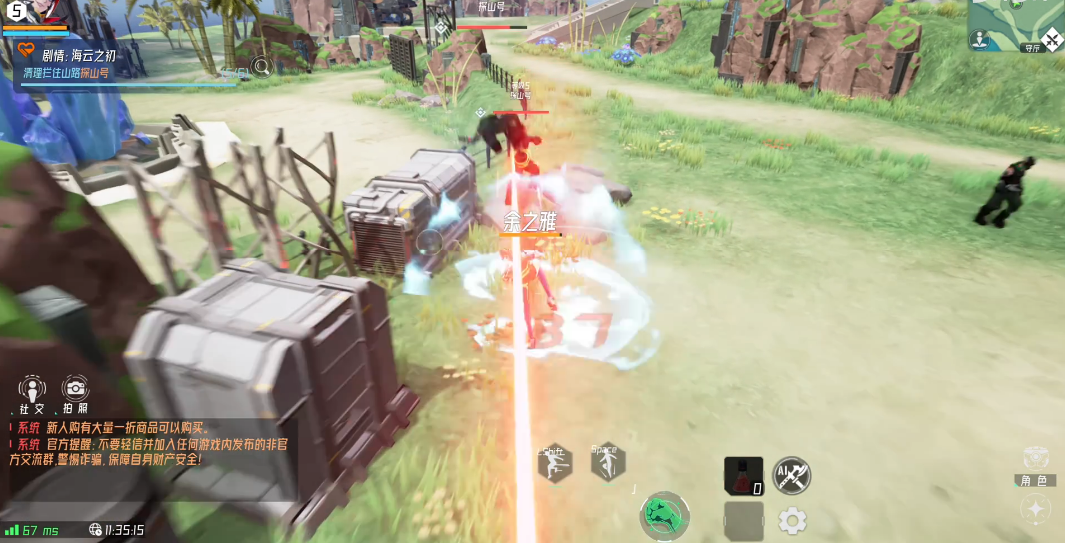Open the 角色 character menu
This screenshot has height=543, width=1065.
[1035, 465]
